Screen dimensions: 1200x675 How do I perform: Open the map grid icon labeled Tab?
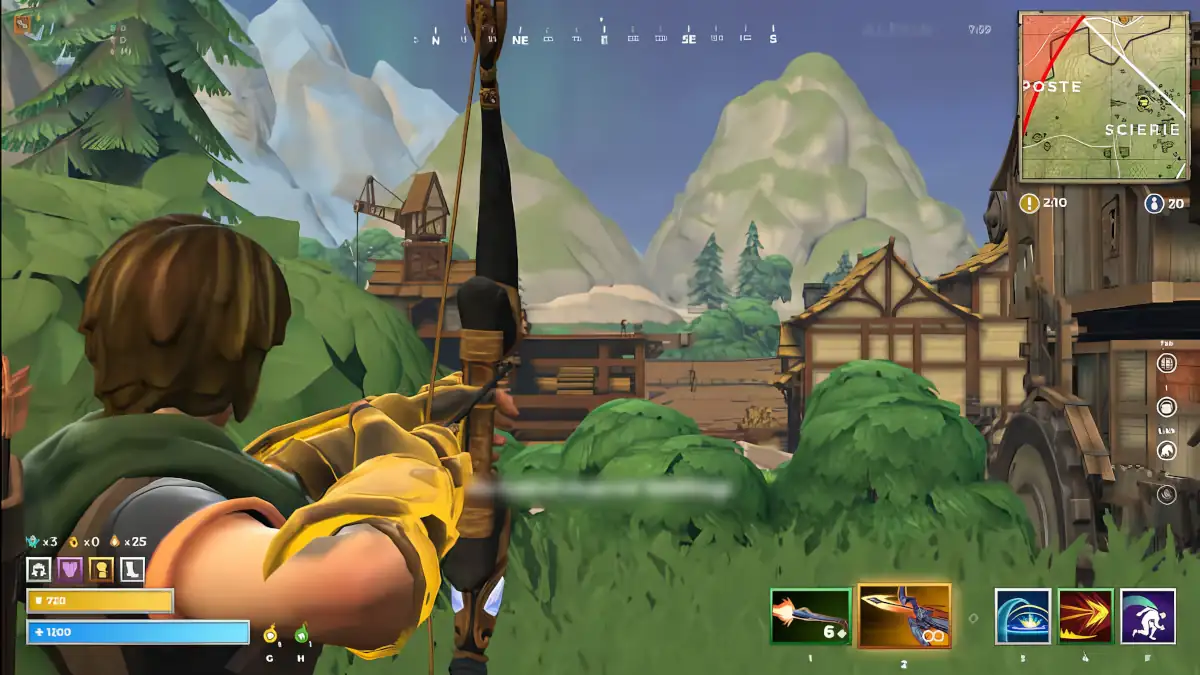(1166, 363)
